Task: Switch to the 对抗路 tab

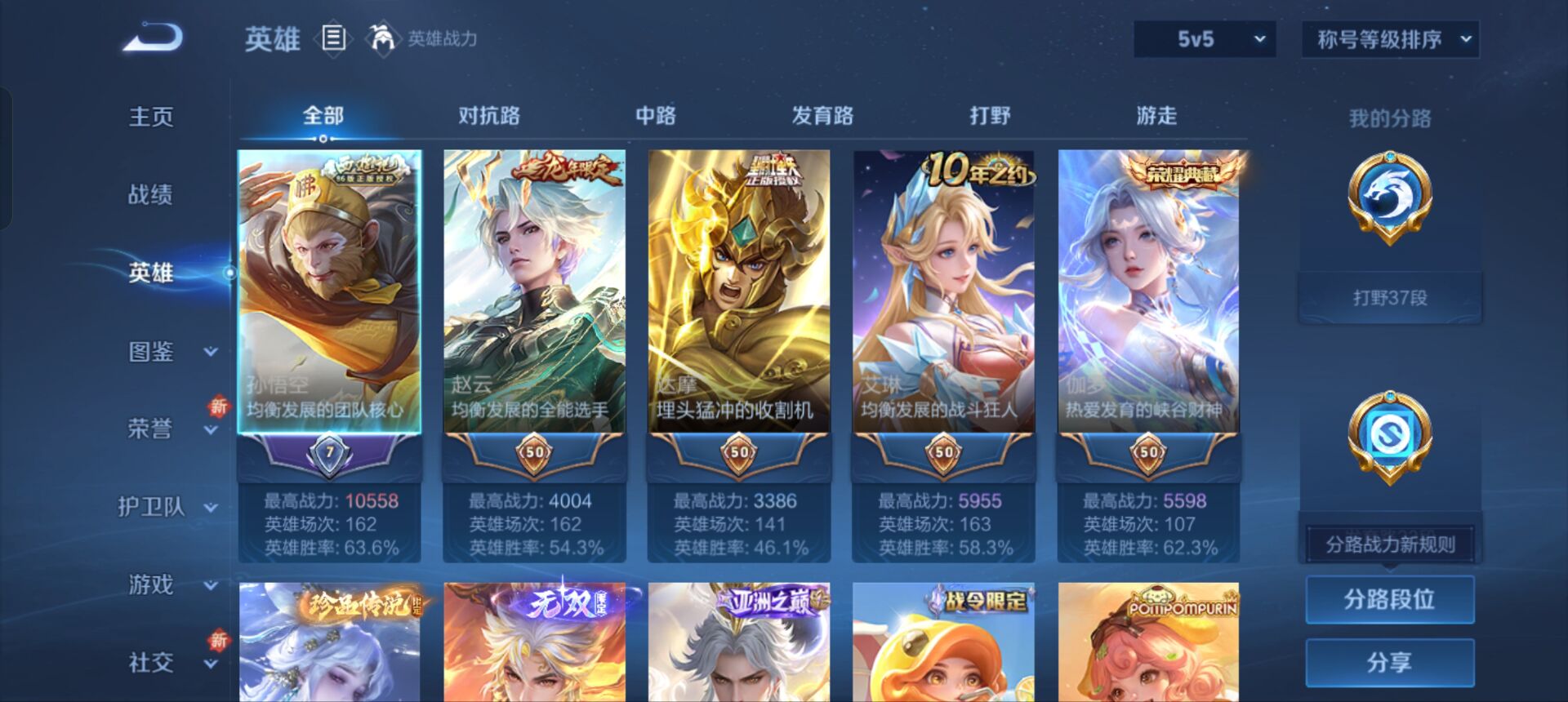Action: click(490, 117)
